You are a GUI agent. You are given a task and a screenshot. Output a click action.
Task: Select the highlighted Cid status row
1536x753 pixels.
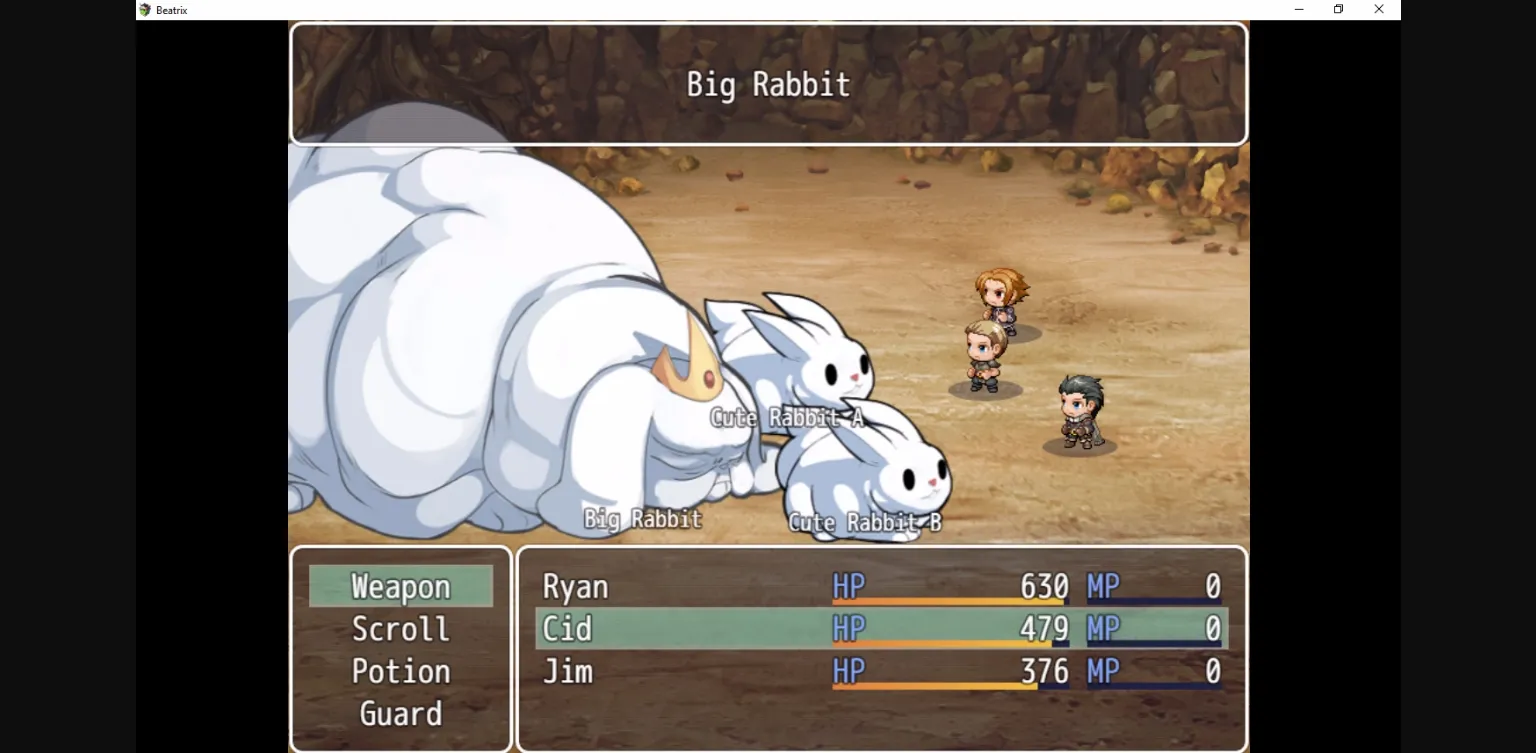click(x=567, y=628)
